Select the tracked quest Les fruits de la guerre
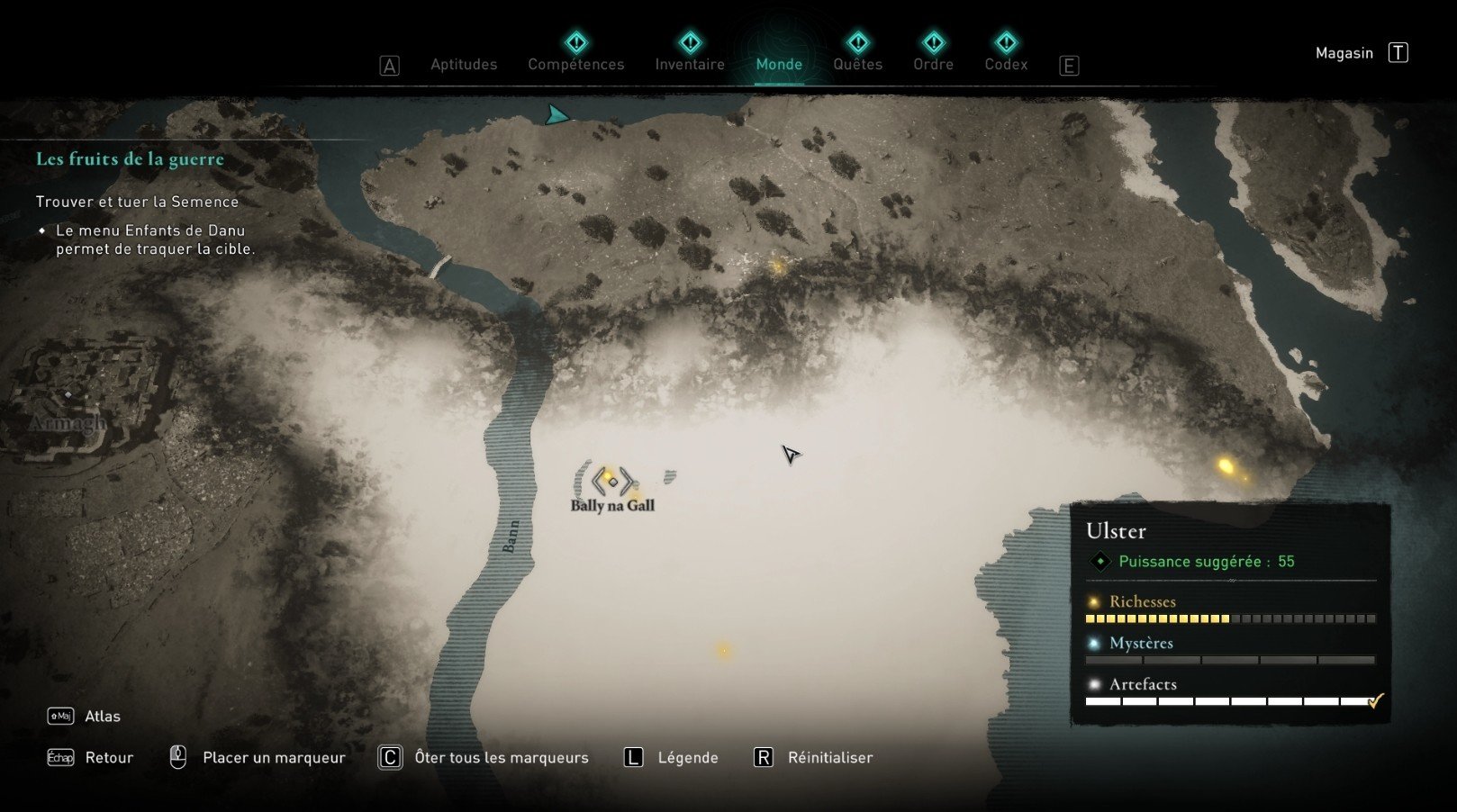The image size is (1457, 812). 130,159
